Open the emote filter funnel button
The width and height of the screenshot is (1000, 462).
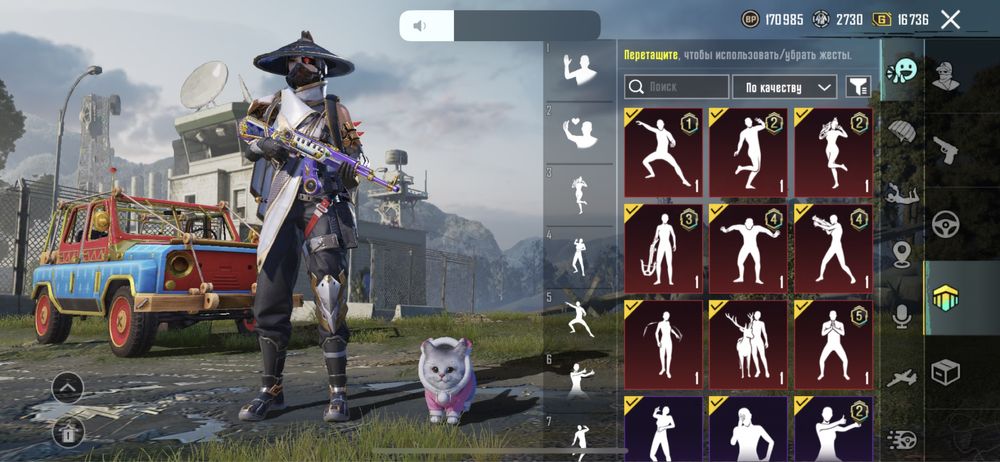858,87
